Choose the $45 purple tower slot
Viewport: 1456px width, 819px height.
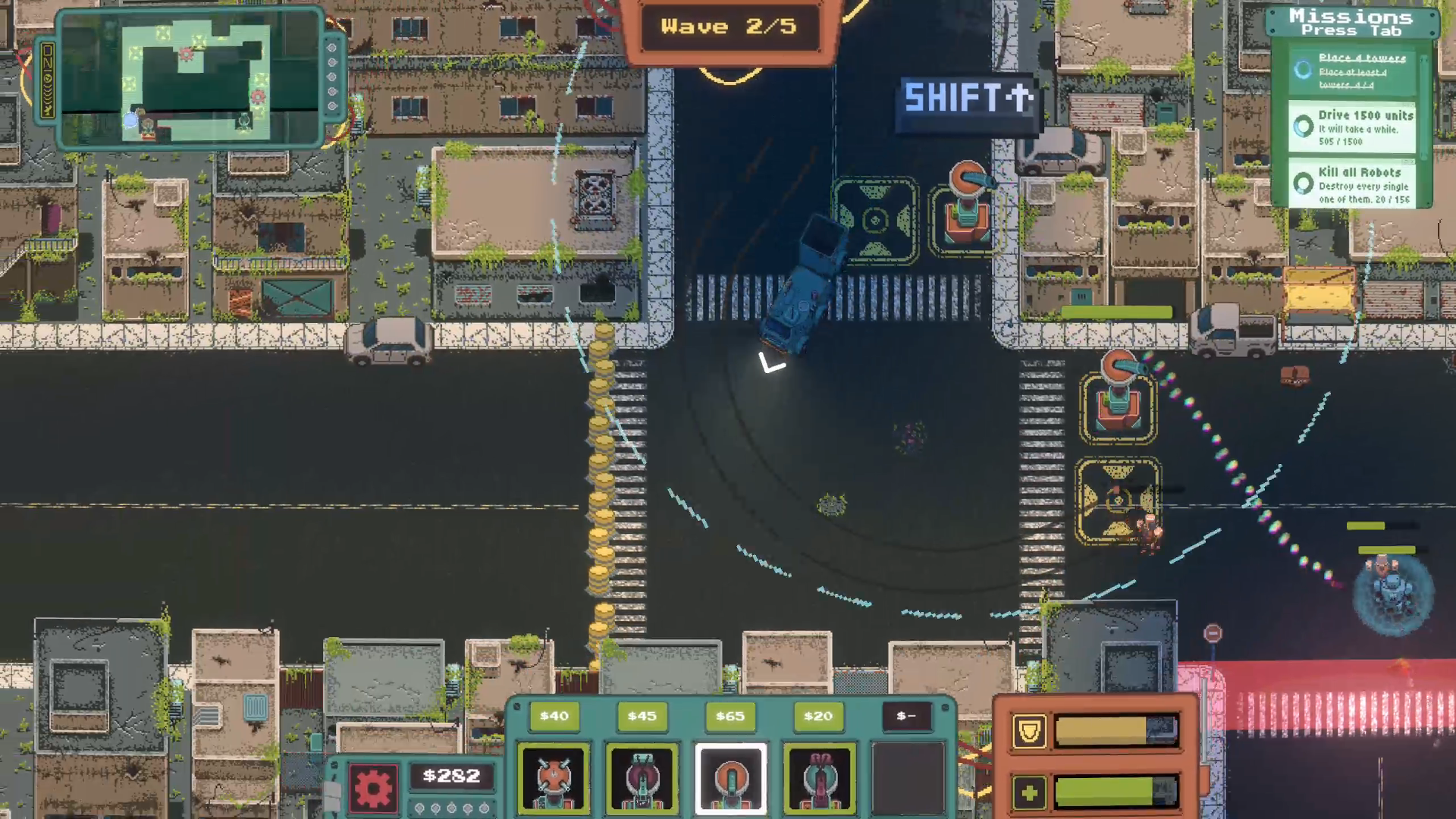click(x=642, y=779)
